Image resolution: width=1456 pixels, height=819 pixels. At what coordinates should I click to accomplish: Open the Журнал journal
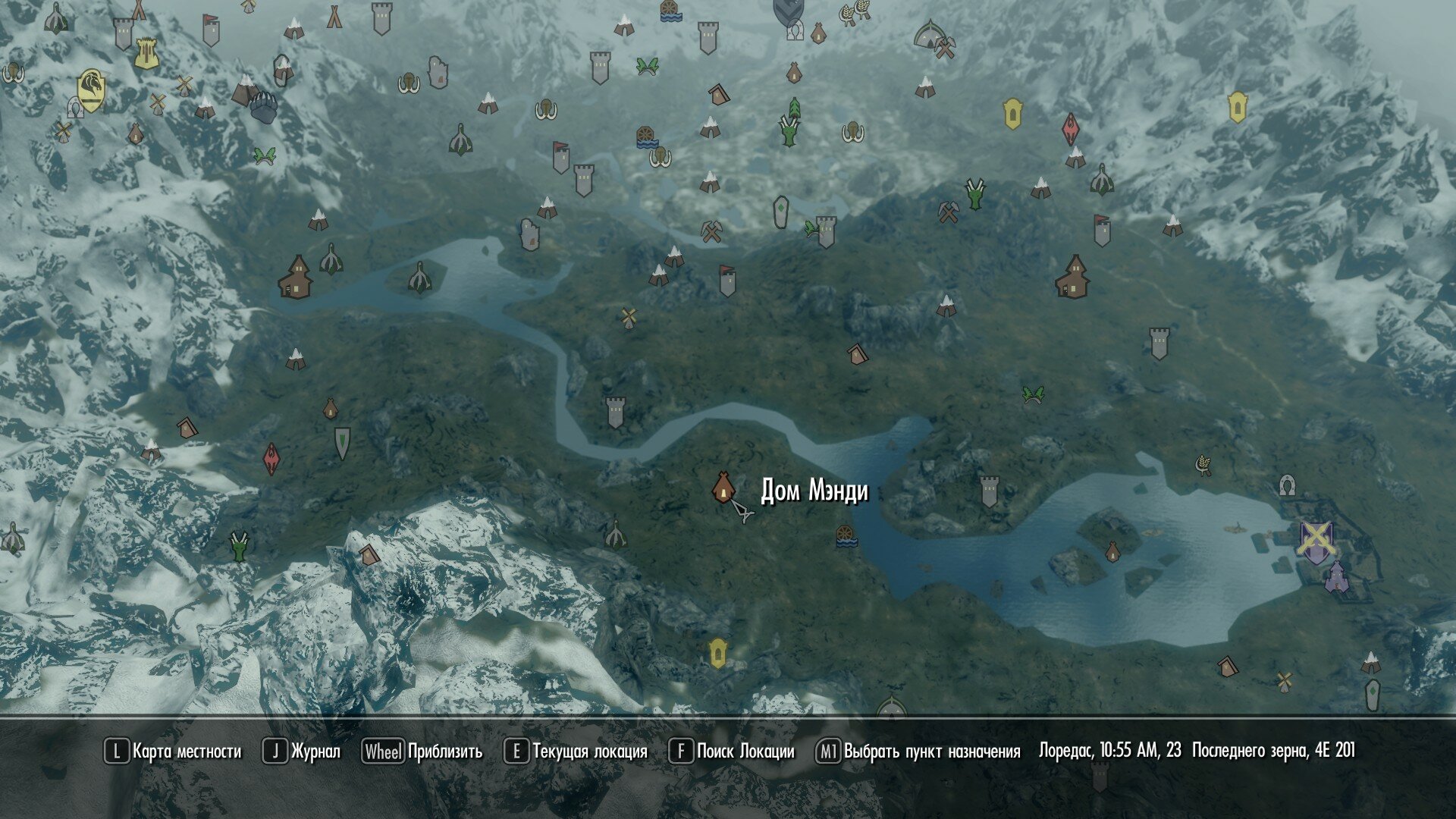click(x=315, y=752)
